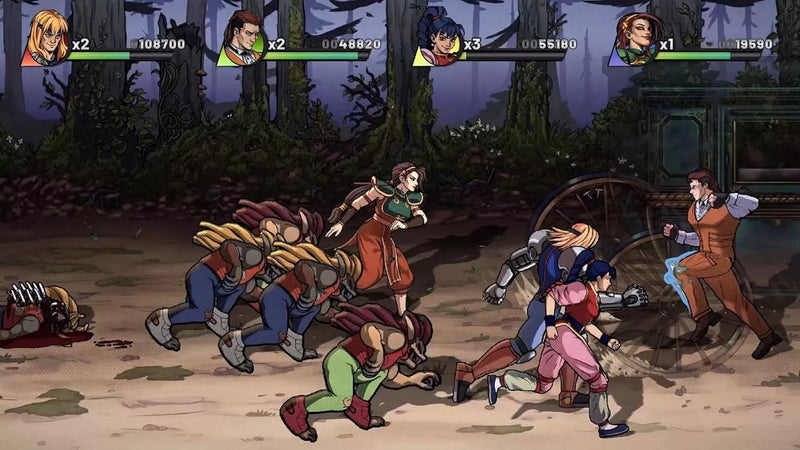Choose the blue-haired woman's portrait
The width and height of the screenshot is (800, 450).
(x=437, y=38)
